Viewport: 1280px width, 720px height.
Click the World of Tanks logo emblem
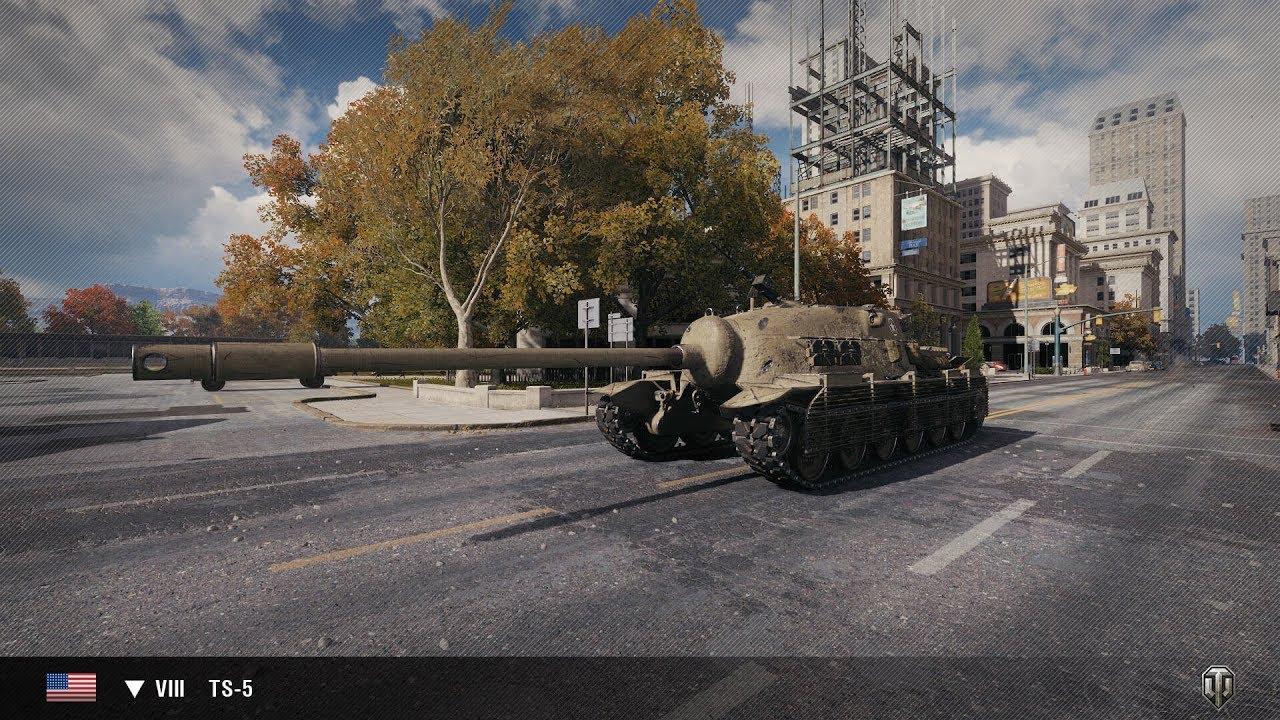(x=1217, y=687)
